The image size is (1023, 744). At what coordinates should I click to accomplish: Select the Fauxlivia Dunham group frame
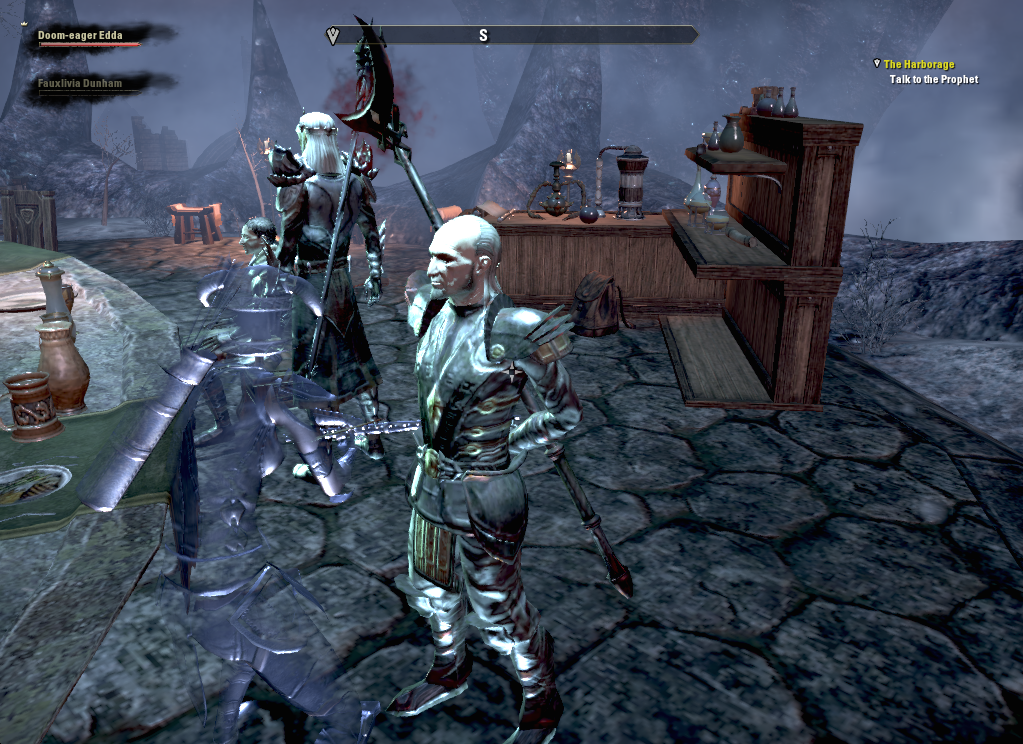coord(80,84)
